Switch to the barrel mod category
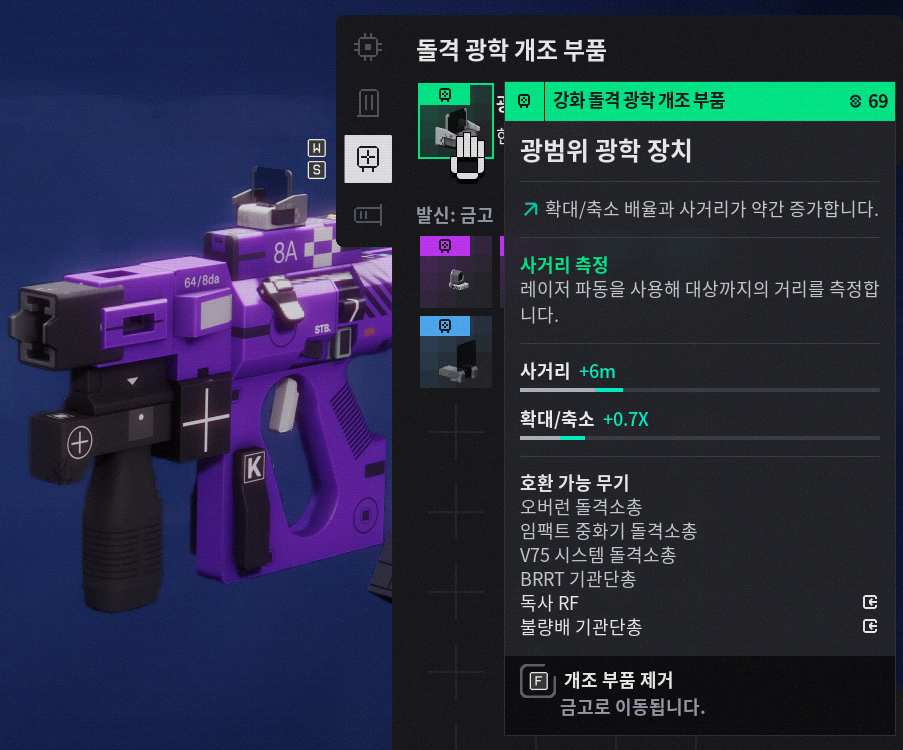 368,214
